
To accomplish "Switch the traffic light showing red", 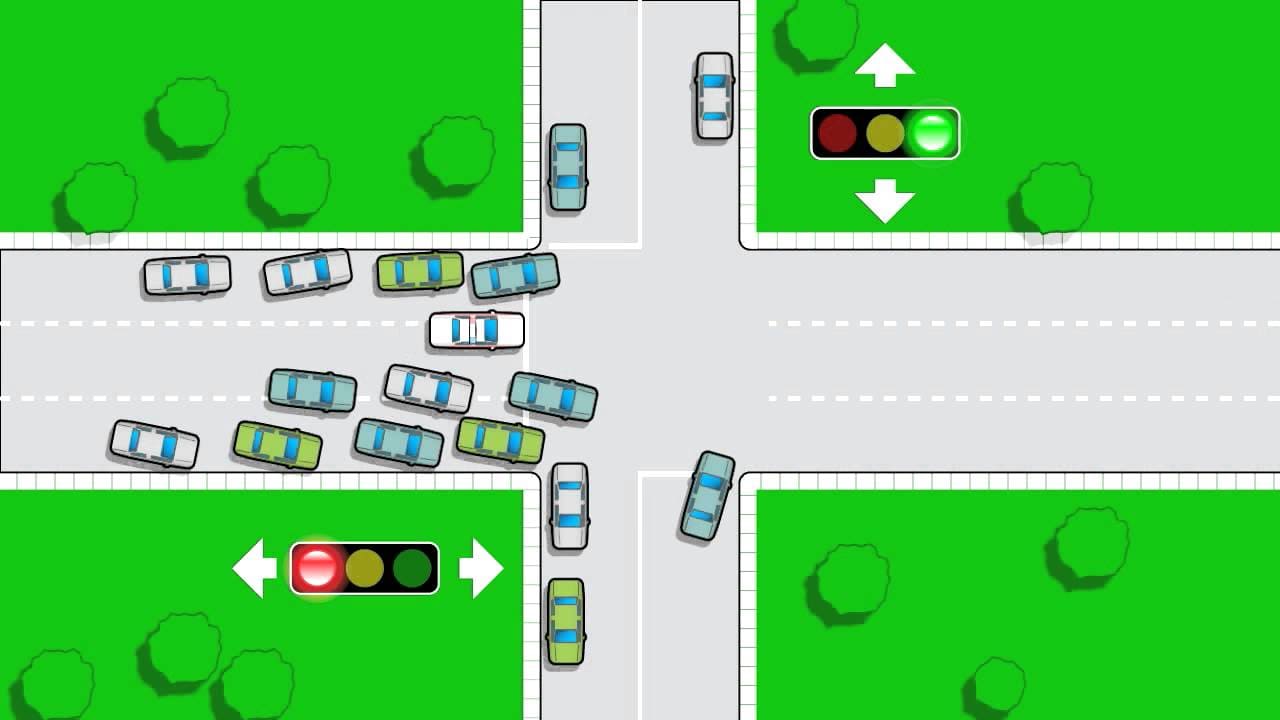I will pos(364,568).
